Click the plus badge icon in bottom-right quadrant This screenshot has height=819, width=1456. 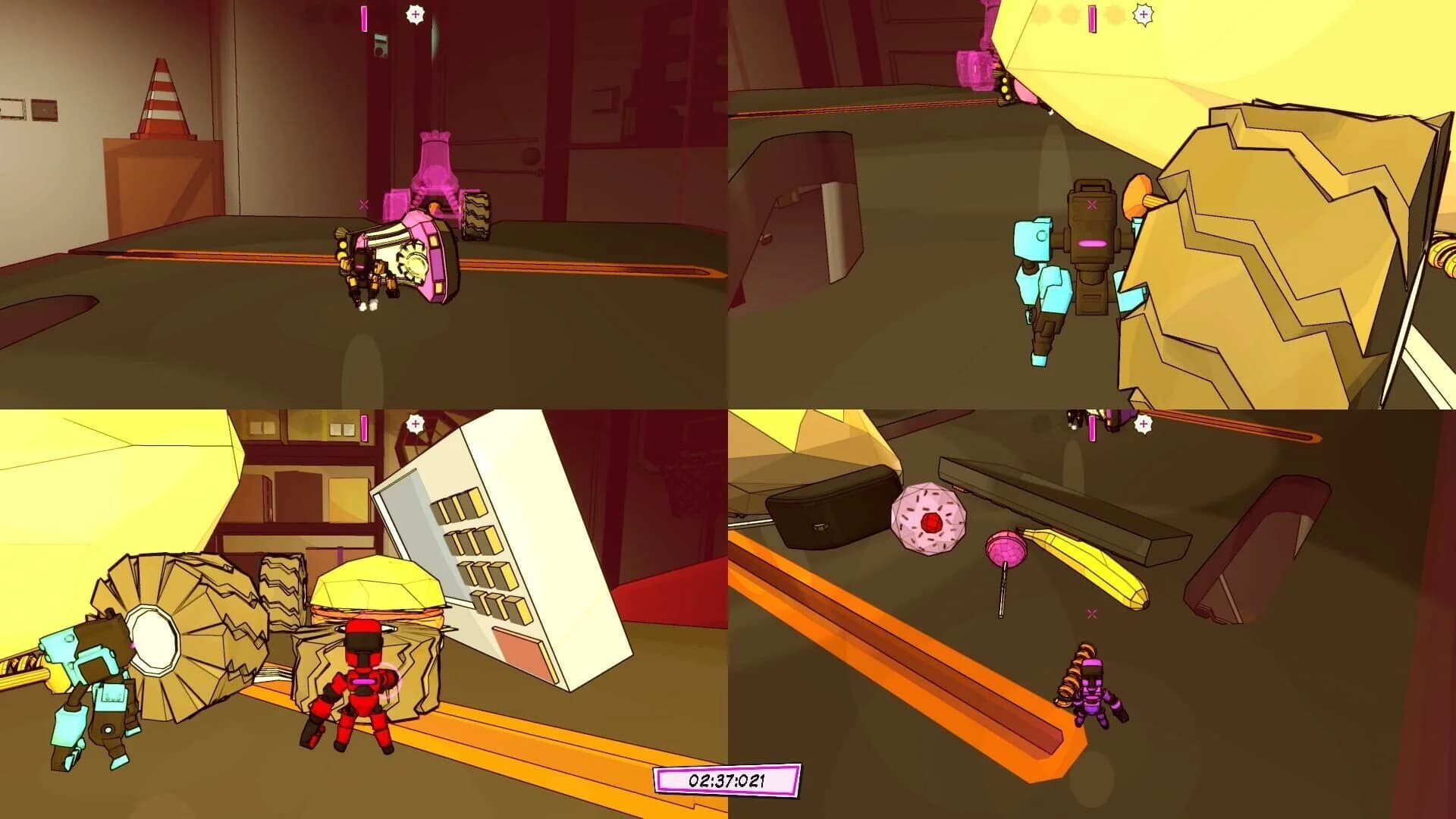(x=1143, y=423)
